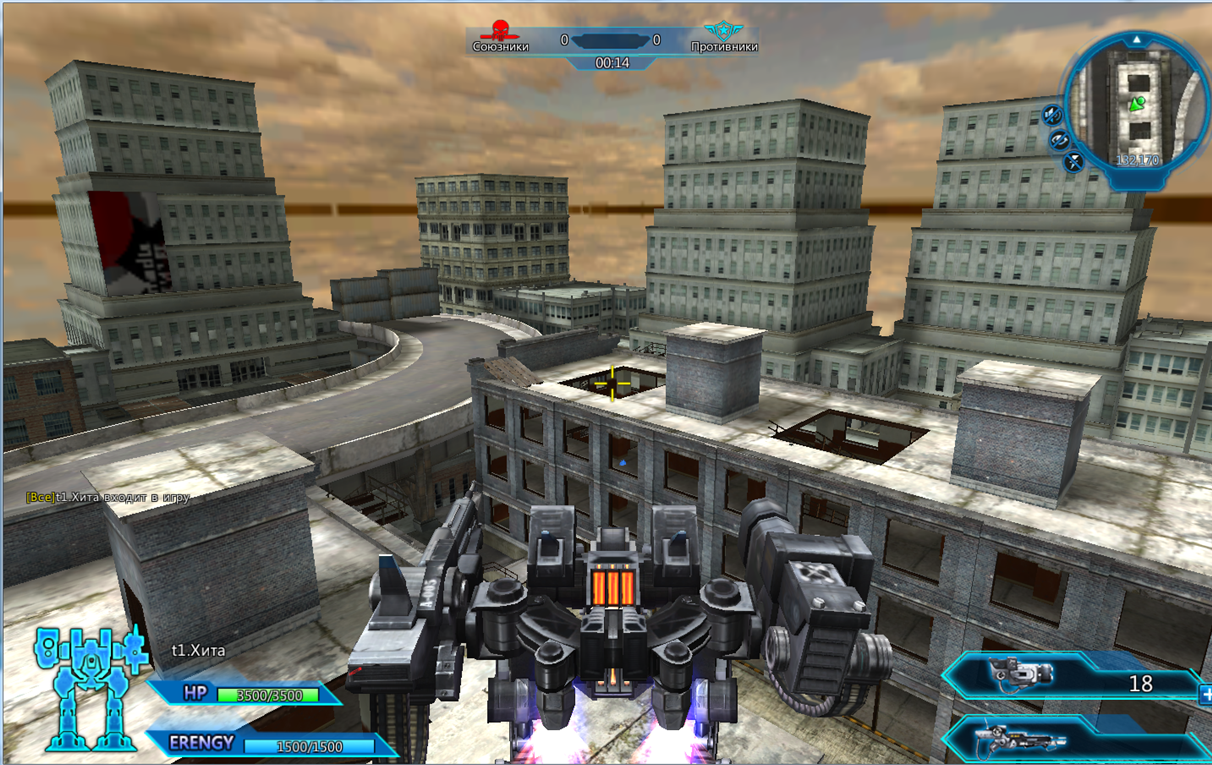Toggle the crossed-out lightning effects icon
The height and width of the screenshot is (765, 1212).
click(x=1074, y=160)
